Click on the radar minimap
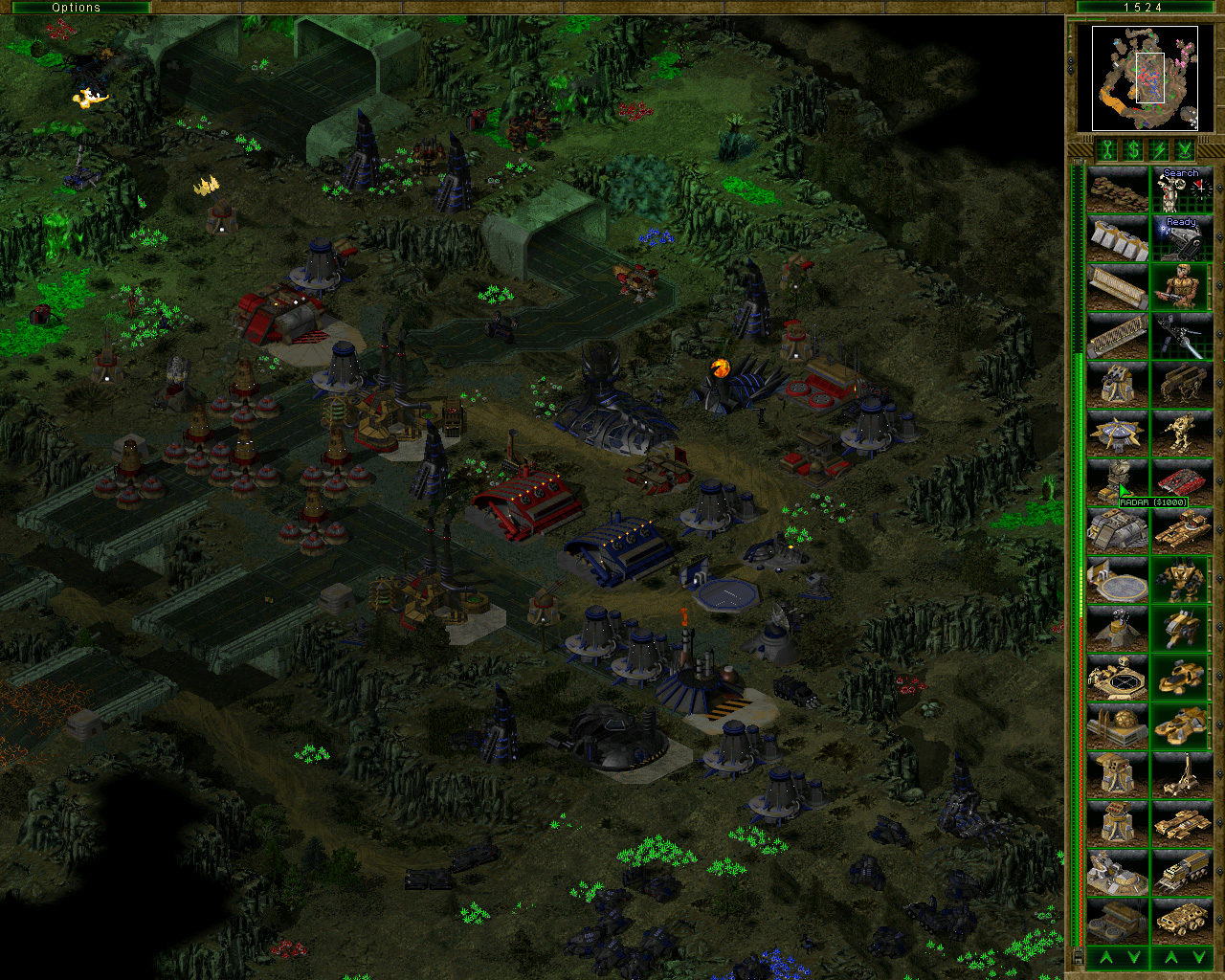Screen dimensions: 1225x980 [x=1137, y=78]
